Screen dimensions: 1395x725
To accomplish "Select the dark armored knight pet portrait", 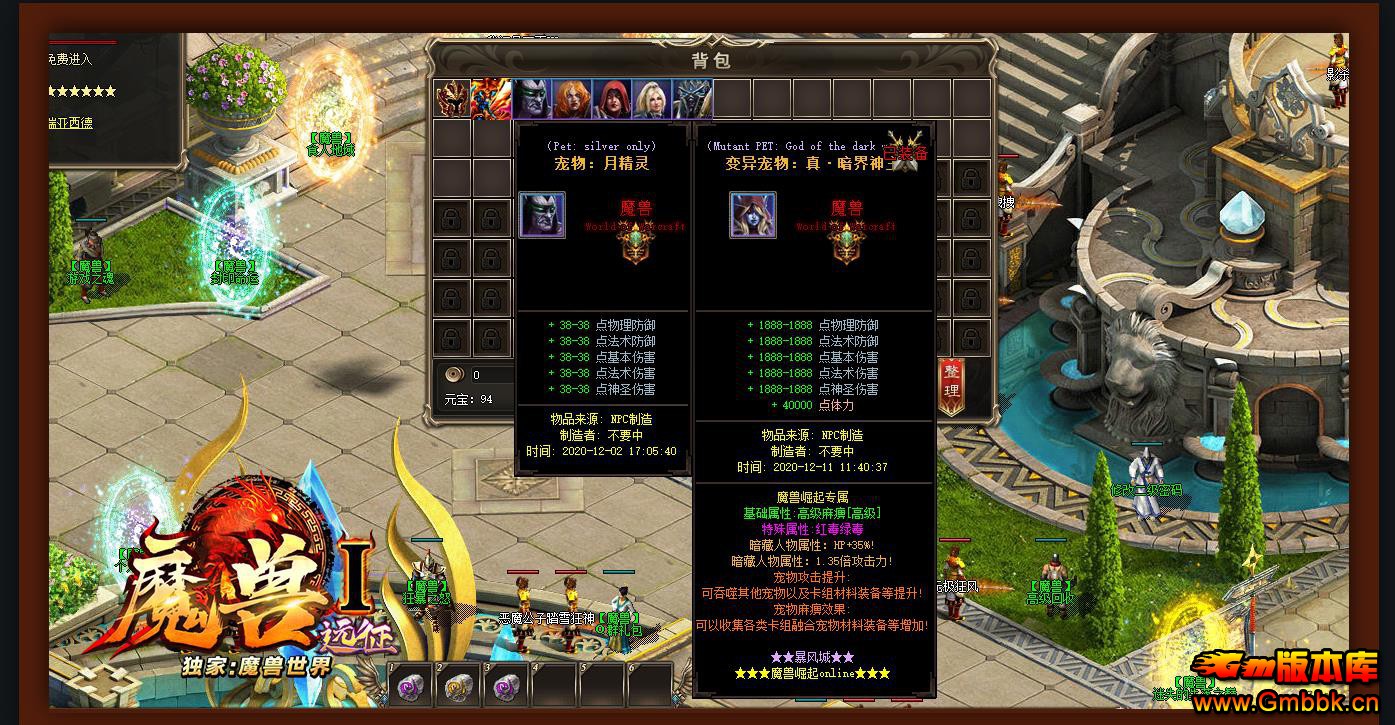I will coord(692,99).
